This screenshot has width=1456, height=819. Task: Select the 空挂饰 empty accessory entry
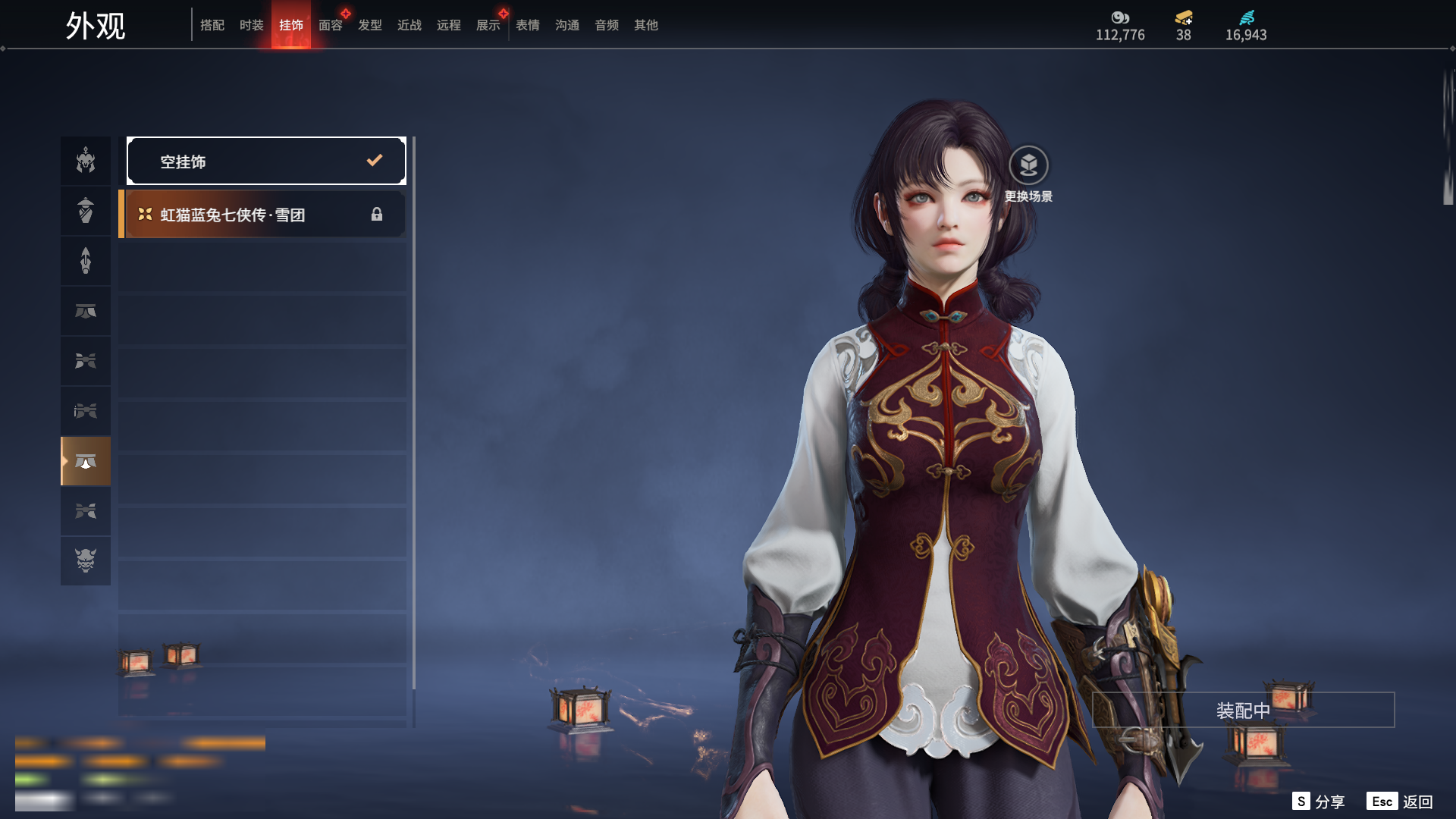tap(266, 161)
